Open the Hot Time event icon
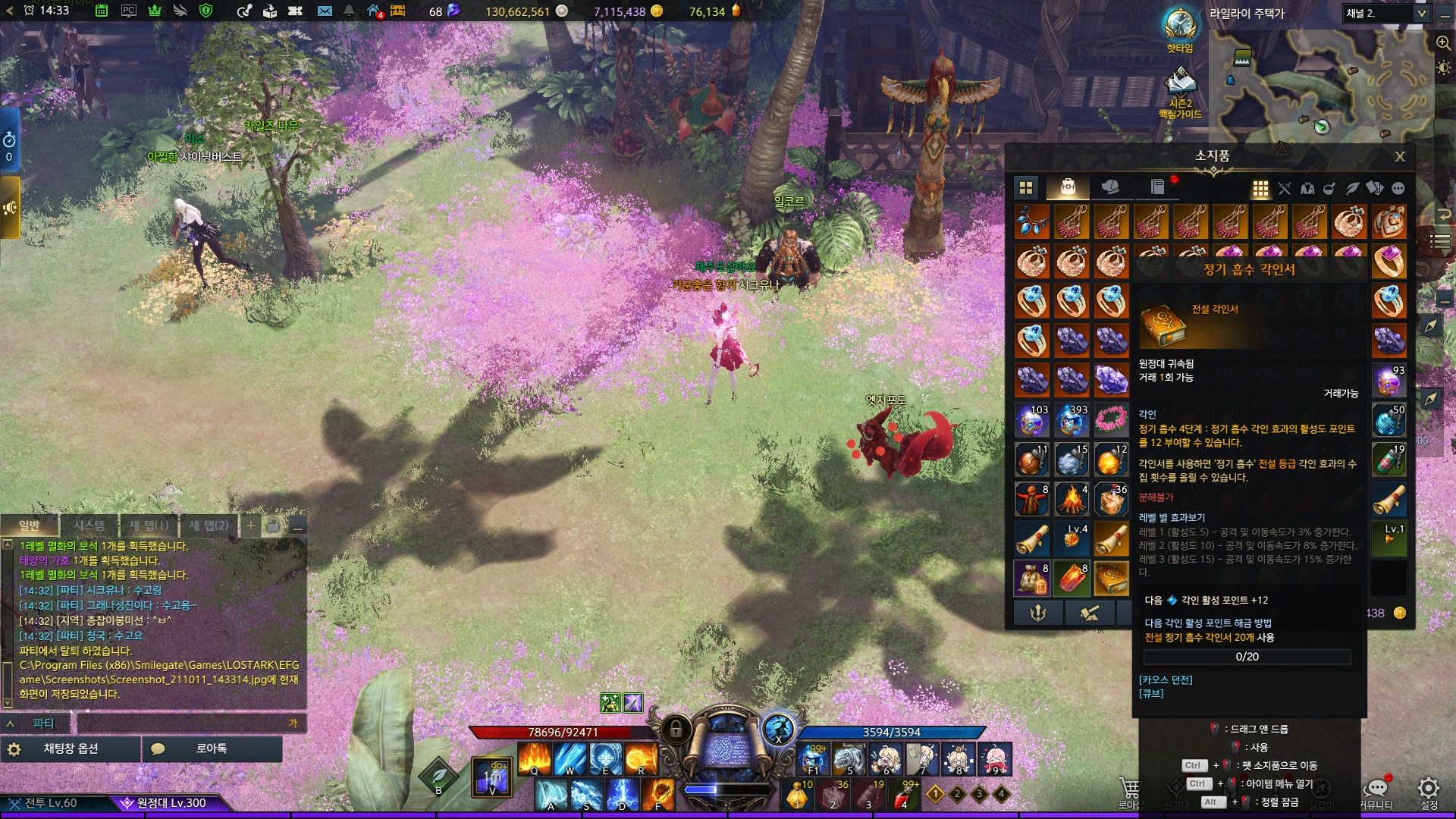Image resolution: width=1456 pixels, height=819 pixels. point(1179,26)
